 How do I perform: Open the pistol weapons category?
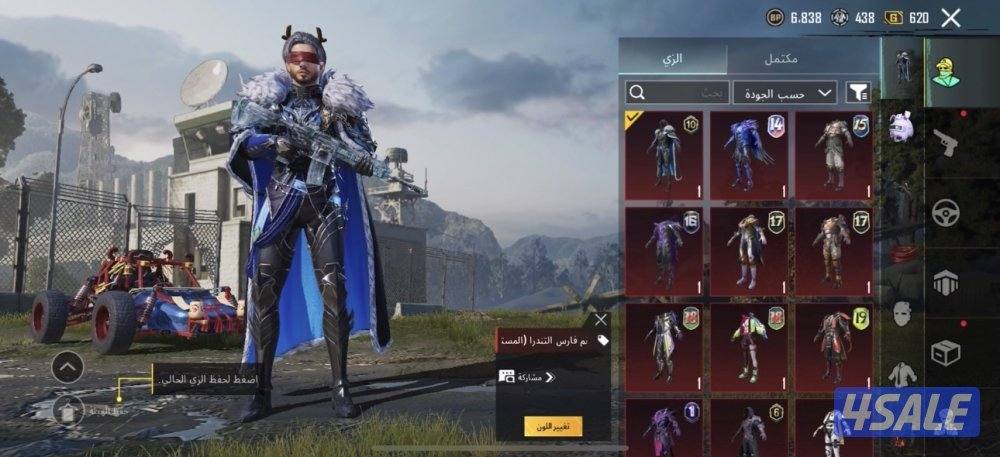pos(944,144)
